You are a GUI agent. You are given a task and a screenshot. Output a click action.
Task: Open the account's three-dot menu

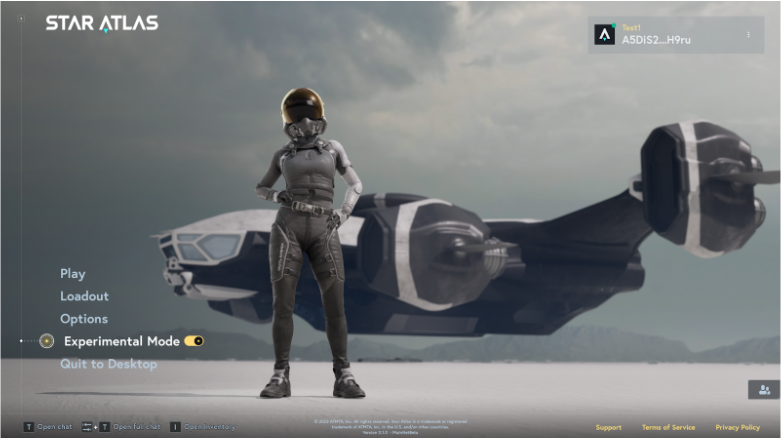pos(748,35)
